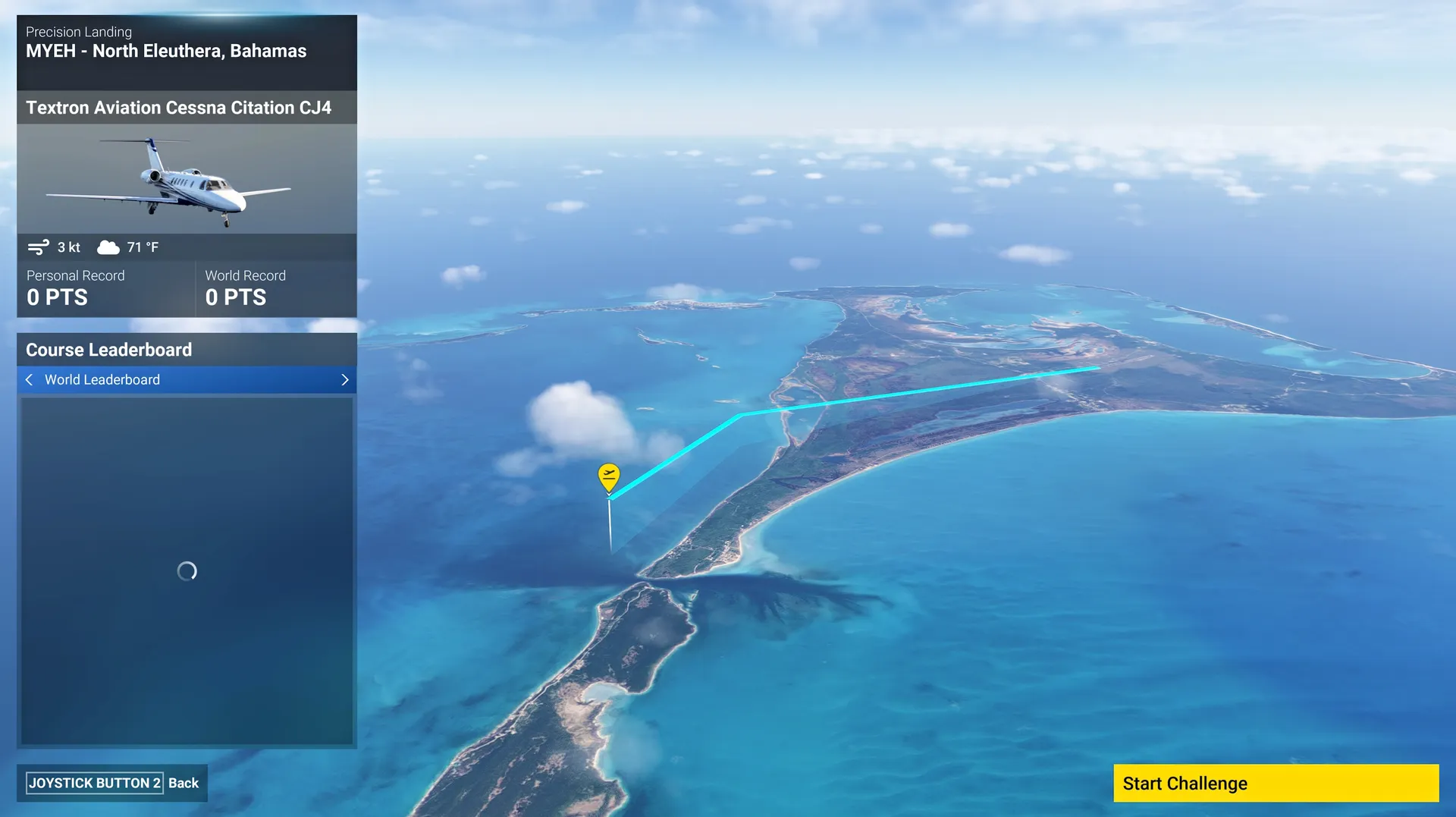Start the landing challenge

1276,783
